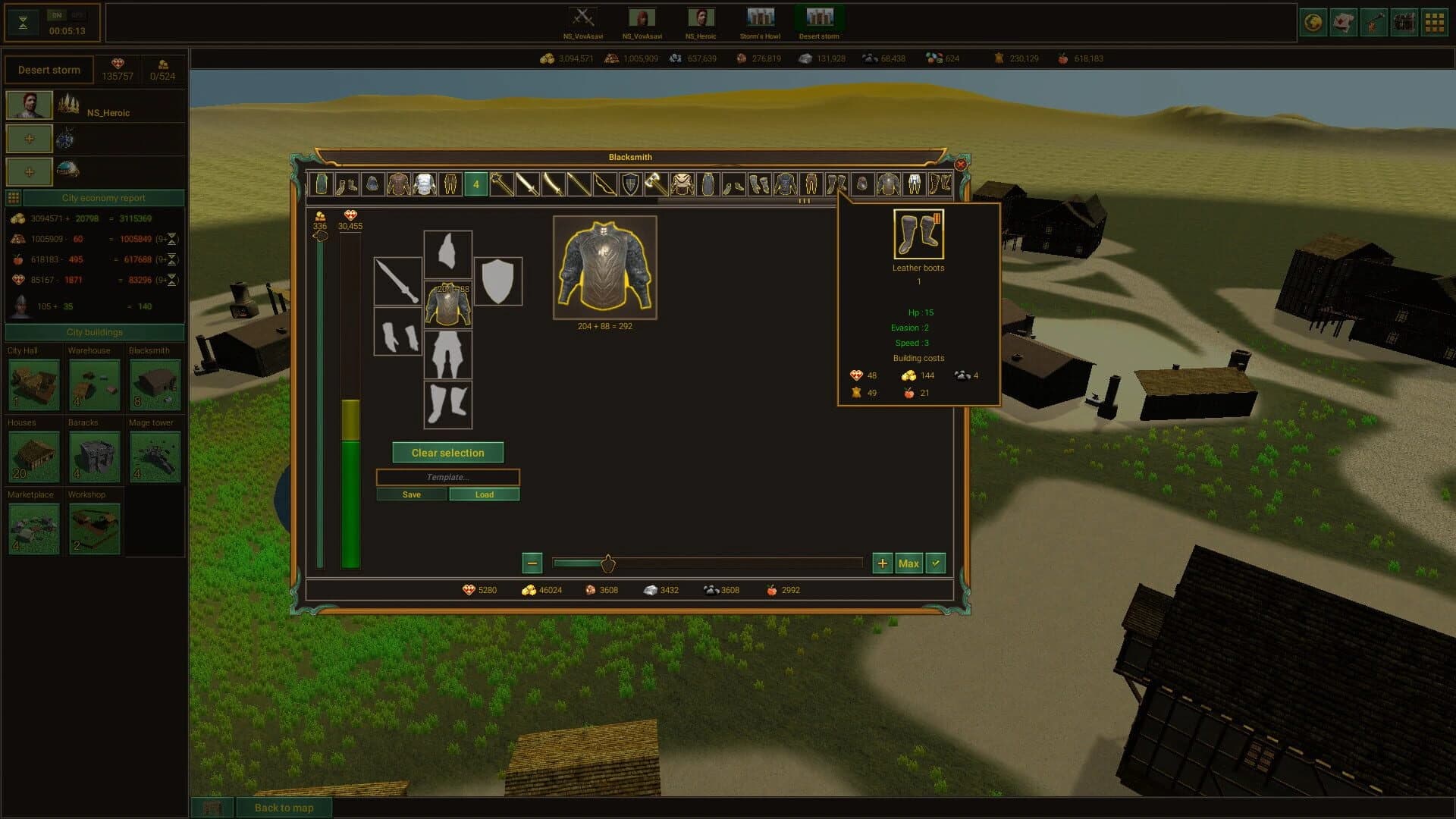Toggle the green checkmark button near Max
Image resolution: width=1456 pixels, height=819 pixels.
tap(935, 563)
